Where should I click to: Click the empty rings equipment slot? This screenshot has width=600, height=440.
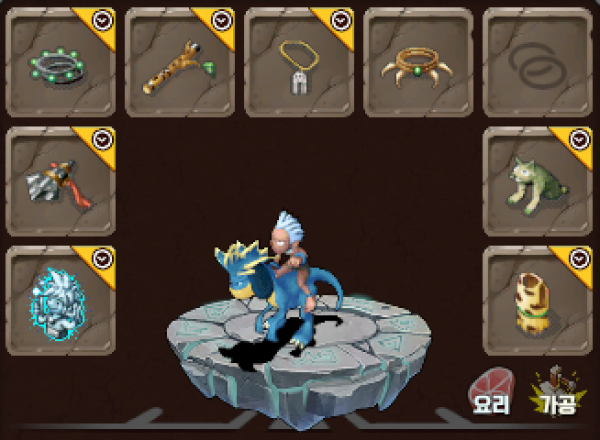(537, 62)
